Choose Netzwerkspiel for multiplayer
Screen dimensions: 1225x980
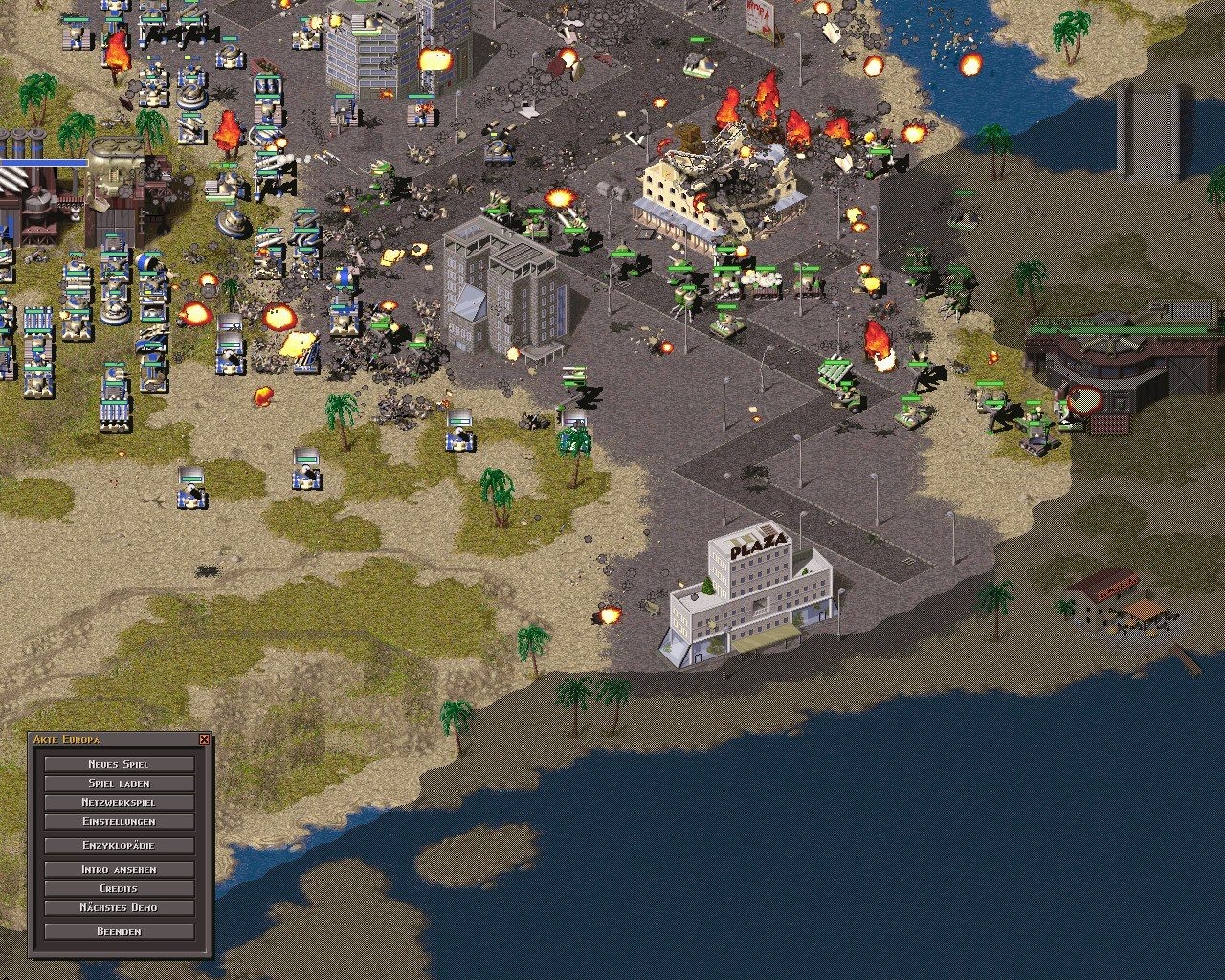pos(119,802)
